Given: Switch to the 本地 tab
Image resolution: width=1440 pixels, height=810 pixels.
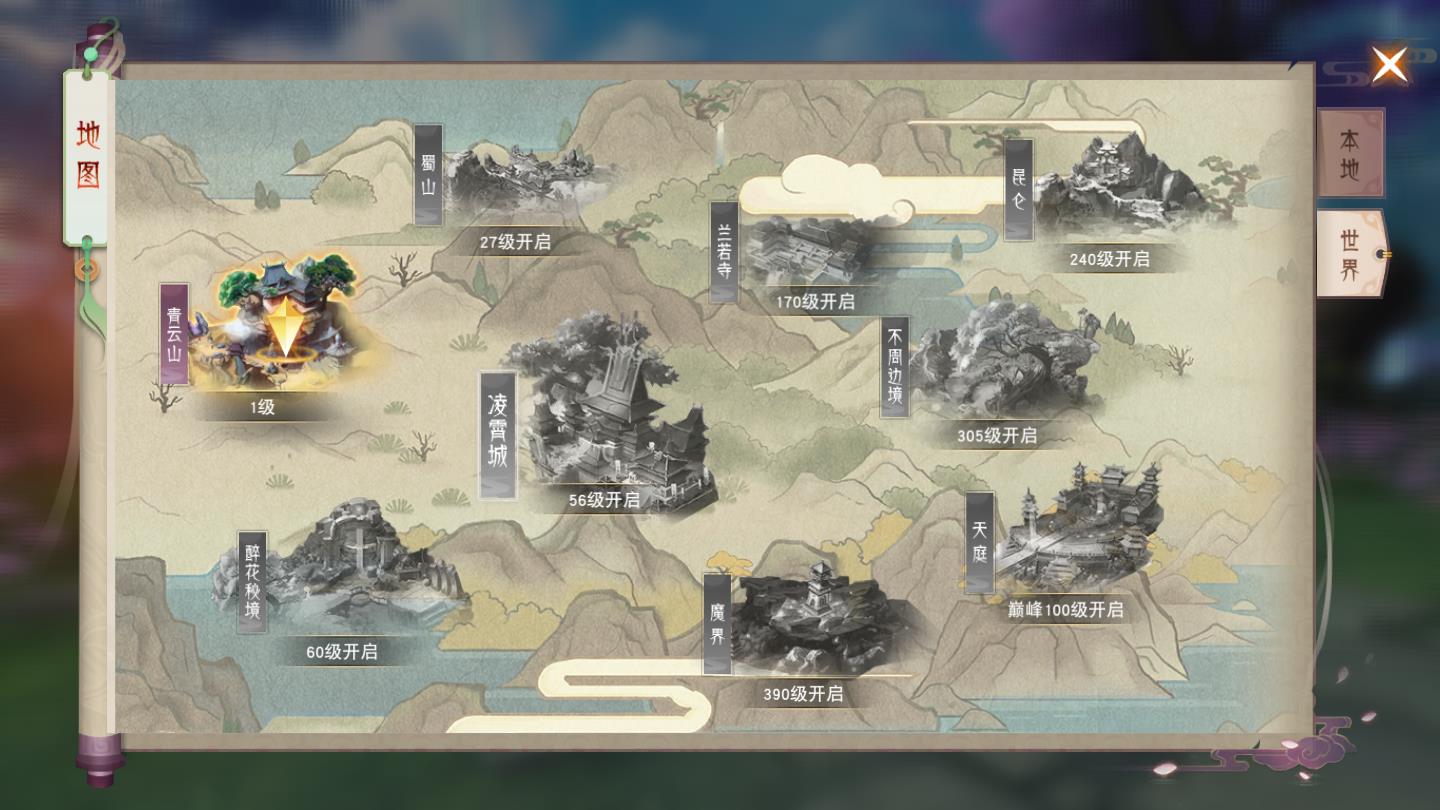Looking at the screenshot, I should pos(1349,152).
